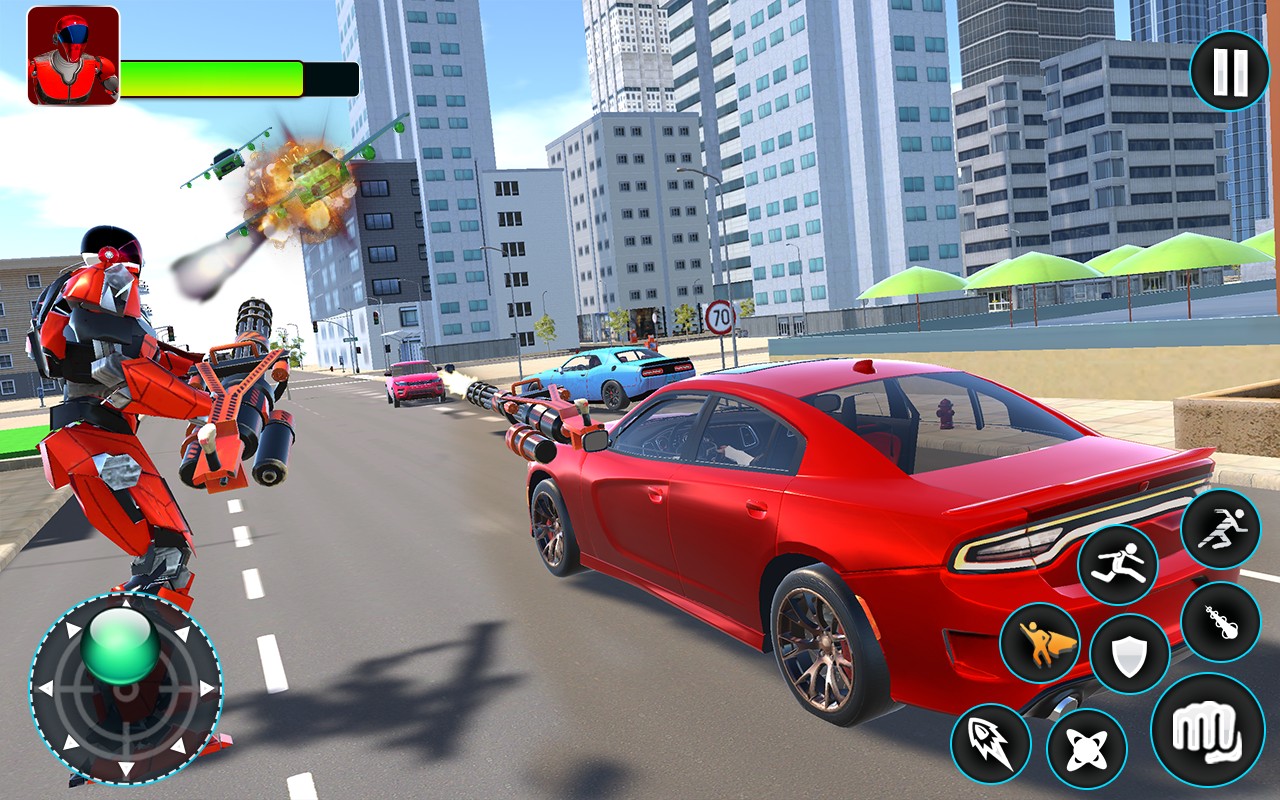Trigger the orange caped superhero fly ability
1280x800 pixels.
click(1039, 642)
